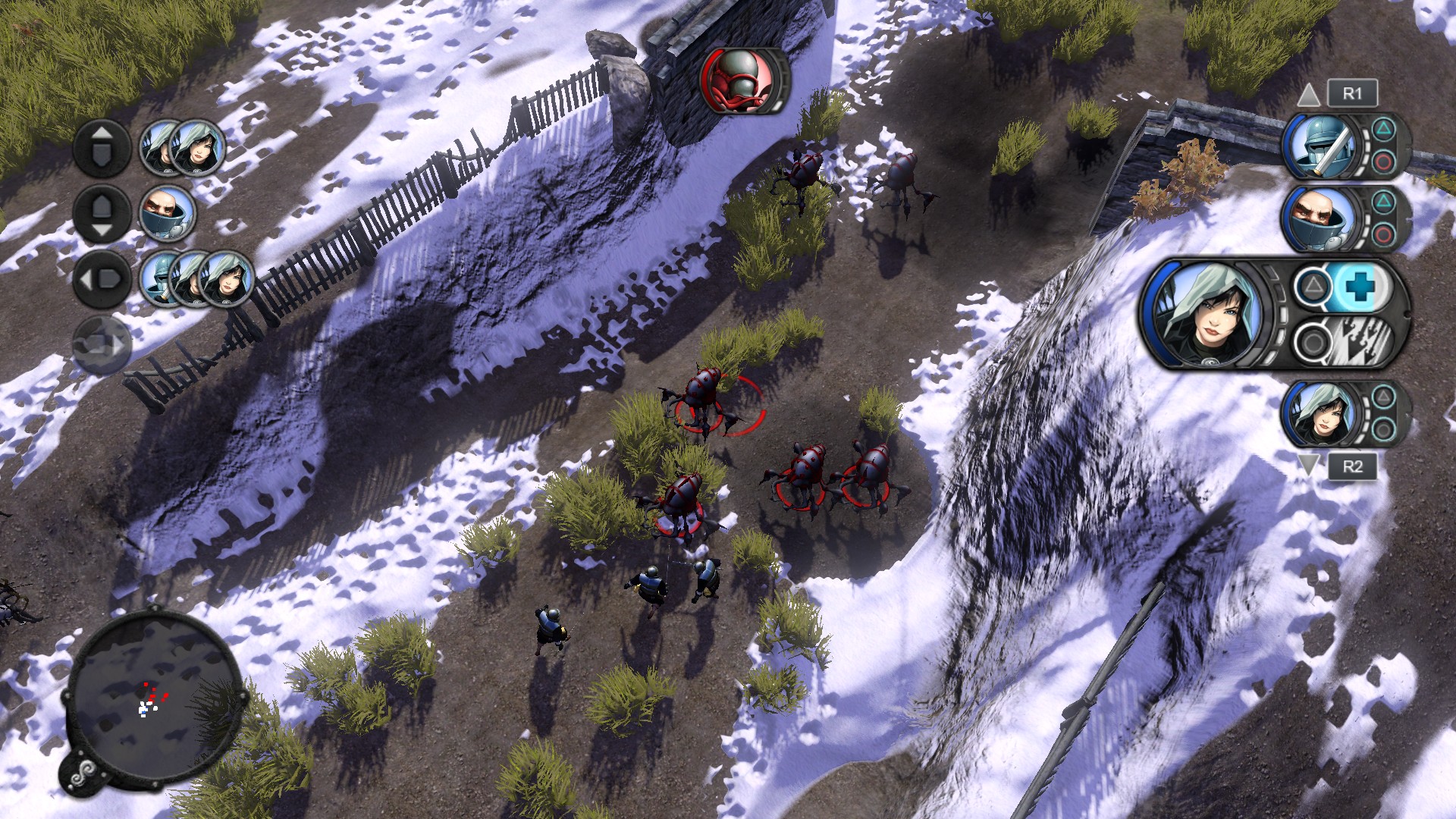The image size is (1456, 819).
Task: Select the two hooded women group
Action: pos(184,148)
